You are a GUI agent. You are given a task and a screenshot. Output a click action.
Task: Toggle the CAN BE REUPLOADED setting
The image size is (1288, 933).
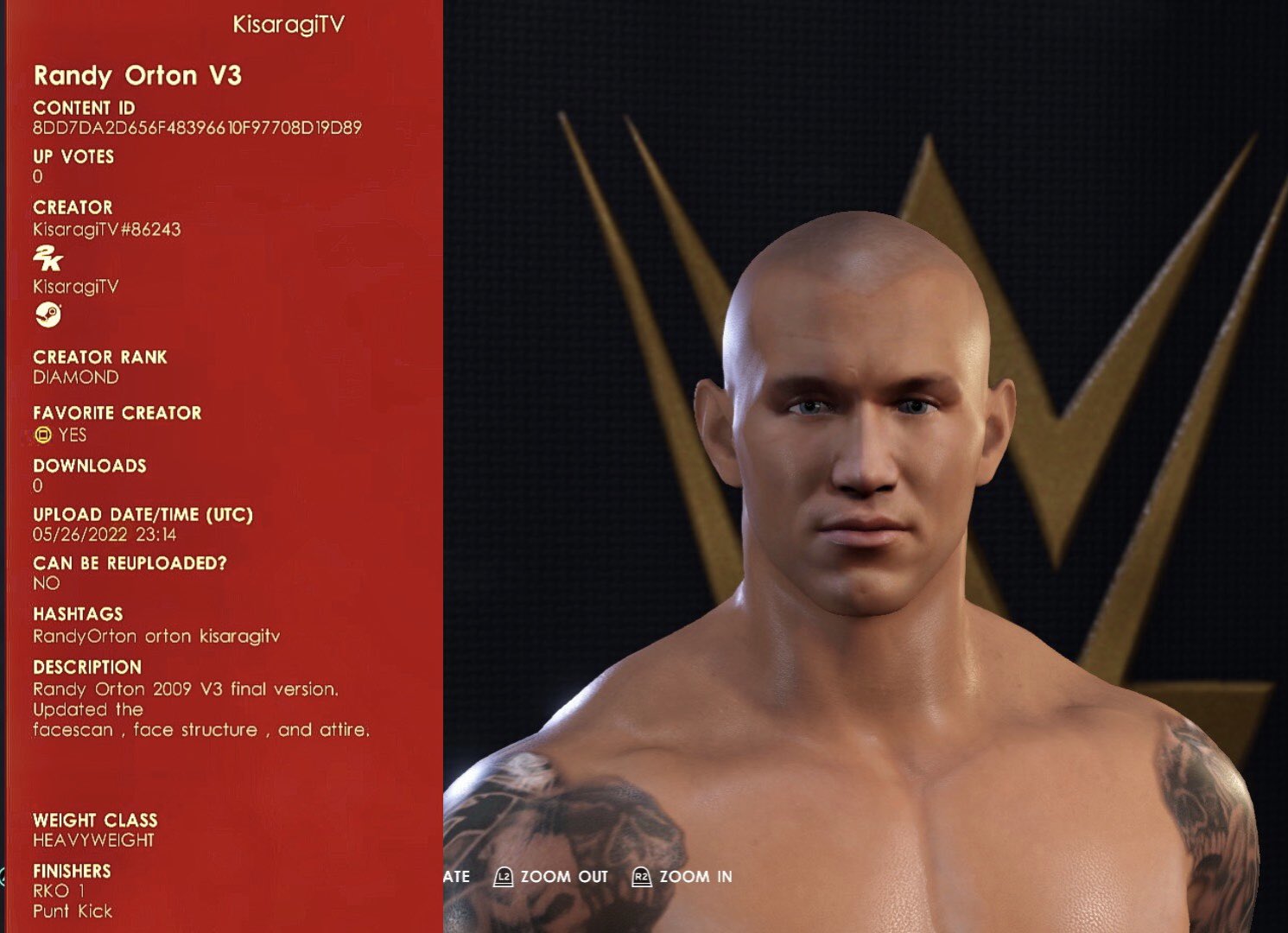pyautogui.click(x=45, y=583)
